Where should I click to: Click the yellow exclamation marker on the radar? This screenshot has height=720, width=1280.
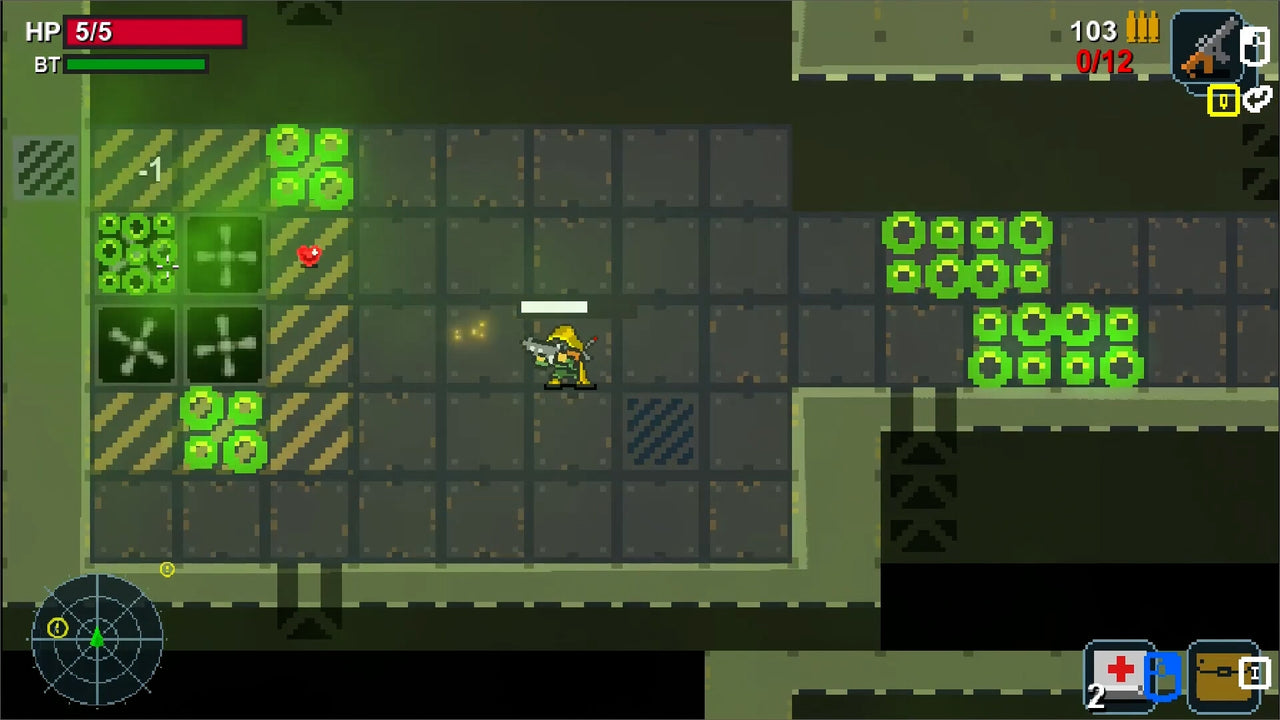[58, 629]
